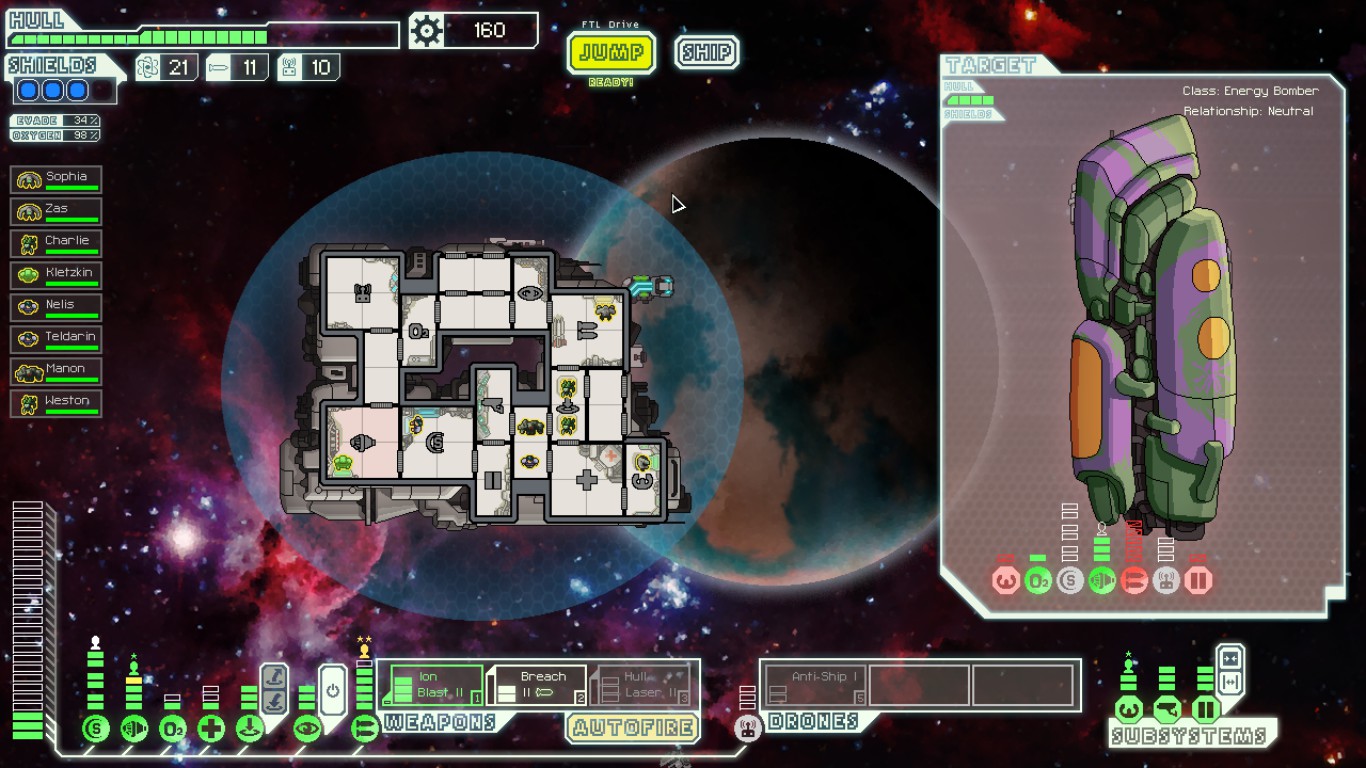Viewport: 1366px width, 768px height.
Task: Activate the cloaking power button
Action: [334, 690]
